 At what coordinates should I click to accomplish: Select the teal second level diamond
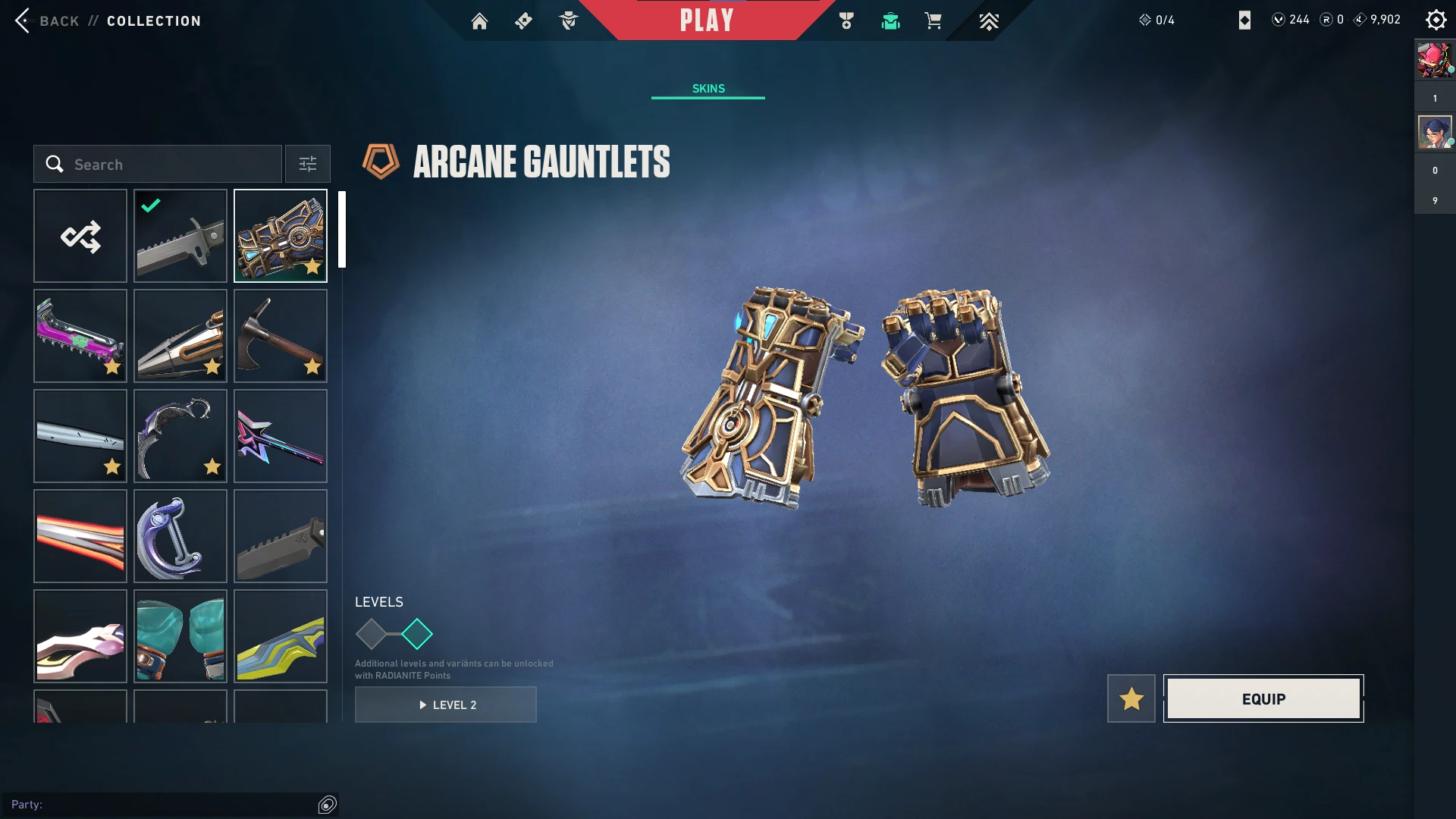(x=417, y=635)
